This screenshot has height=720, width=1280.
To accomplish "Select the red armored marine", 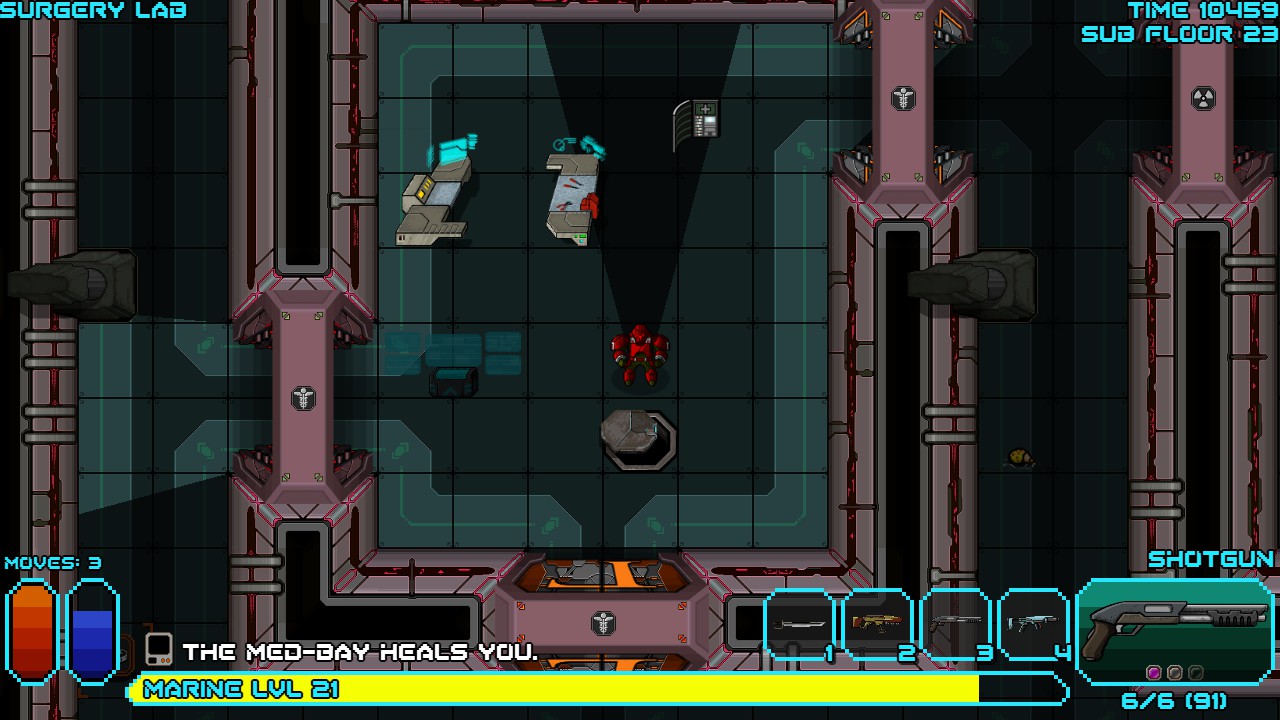I will (640, 355).
